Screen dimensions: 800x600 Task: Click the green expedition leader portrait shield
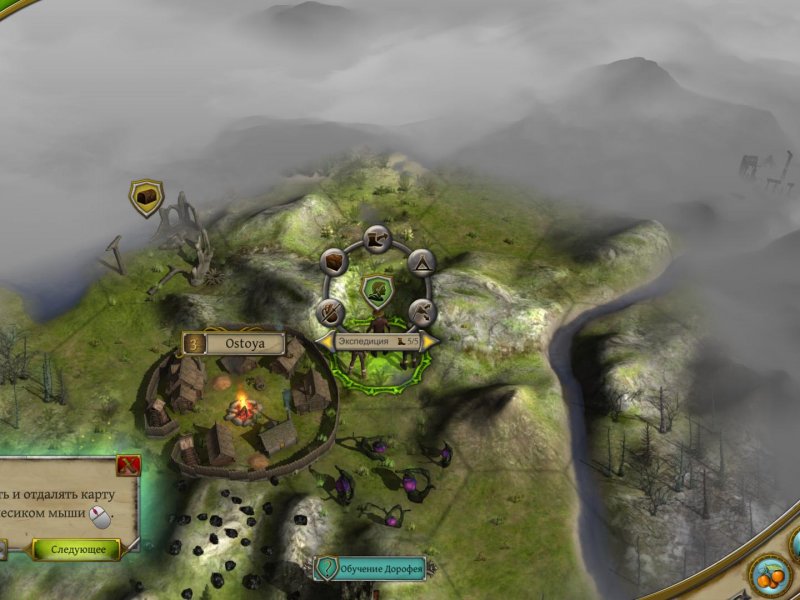[x=378, y=290]
